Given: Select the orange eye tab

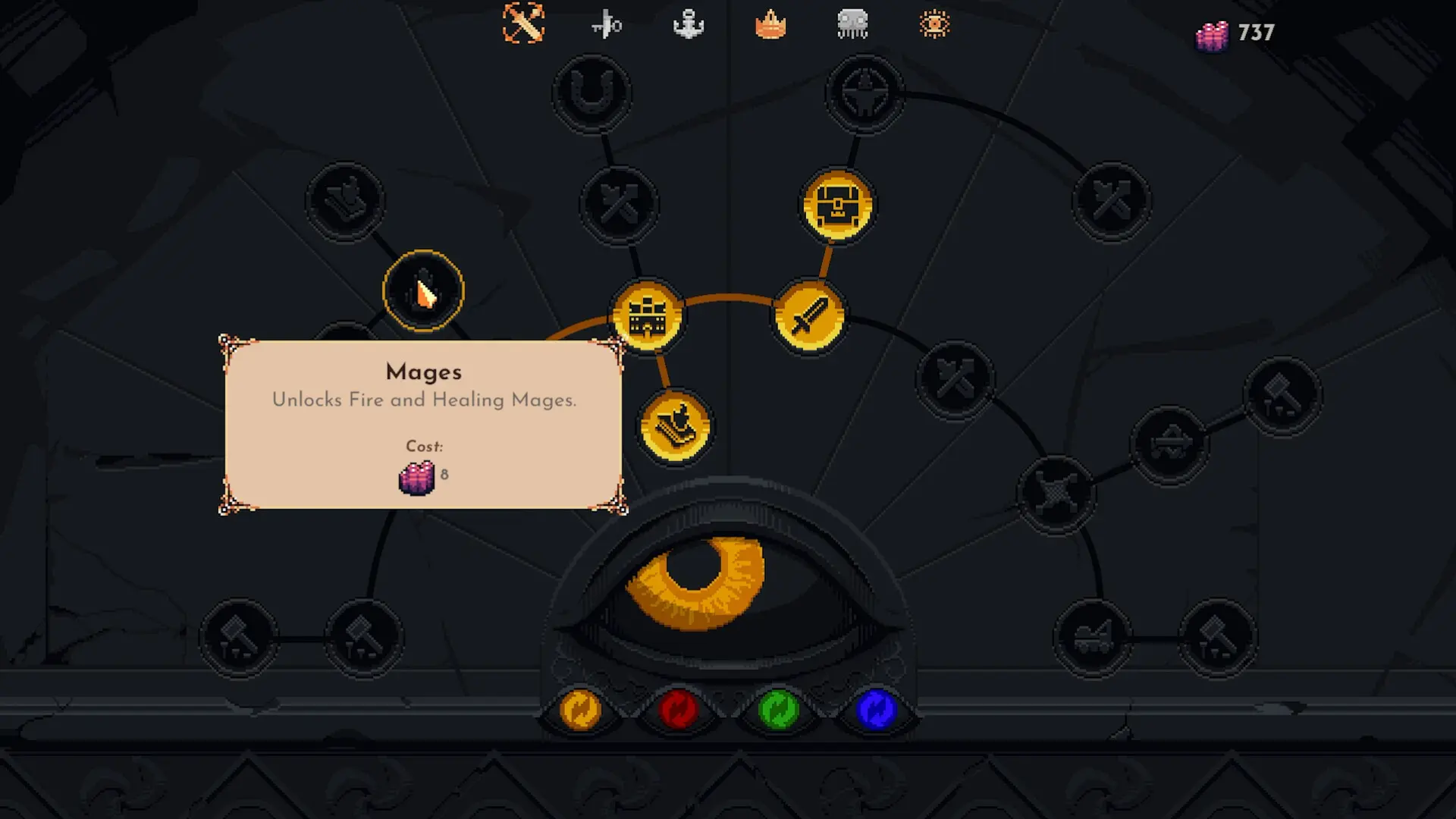Looking at the screenshot, I should pos(934,24).
